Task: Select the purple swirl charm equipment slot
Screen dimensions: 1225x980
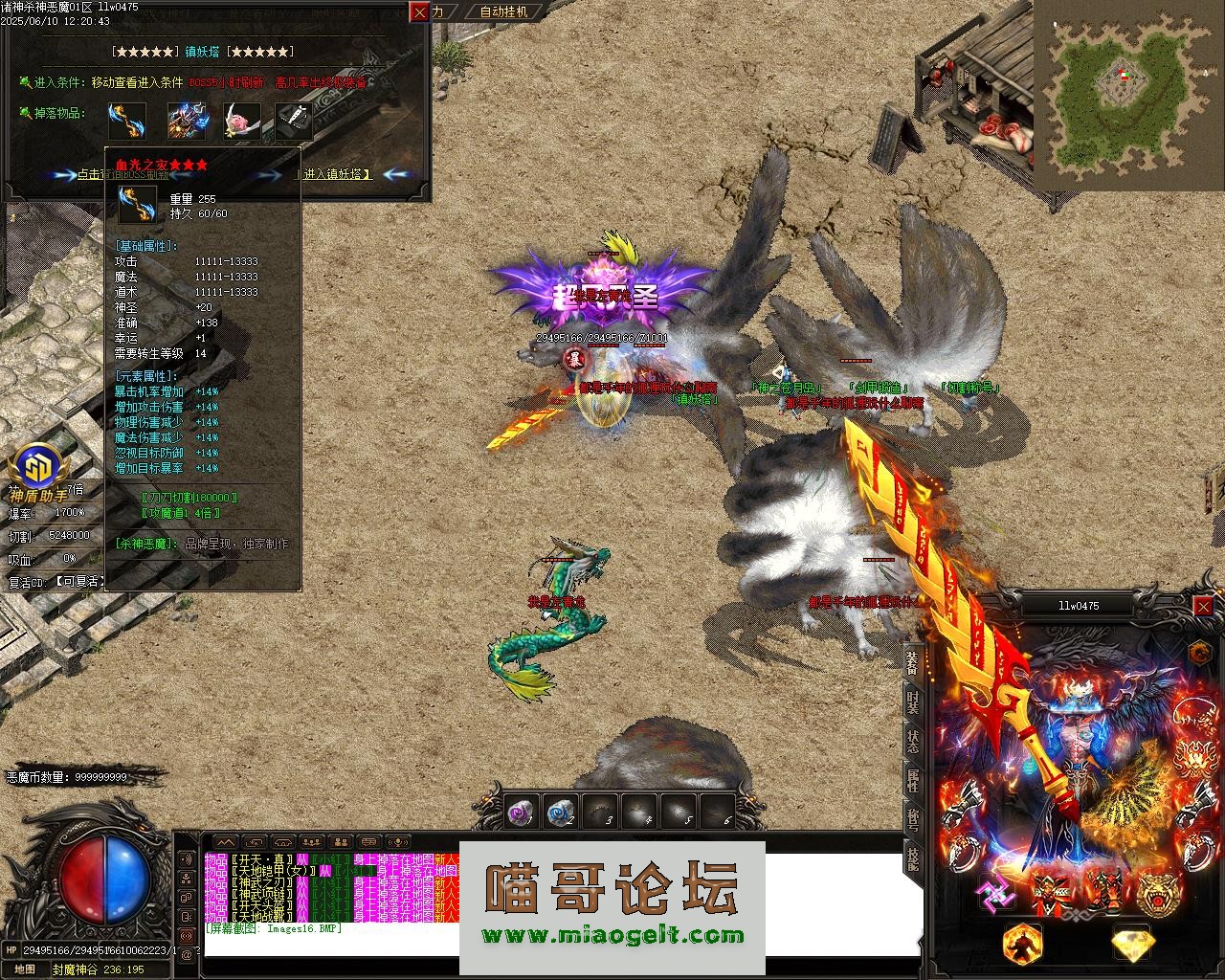Action: pos(994,894)
